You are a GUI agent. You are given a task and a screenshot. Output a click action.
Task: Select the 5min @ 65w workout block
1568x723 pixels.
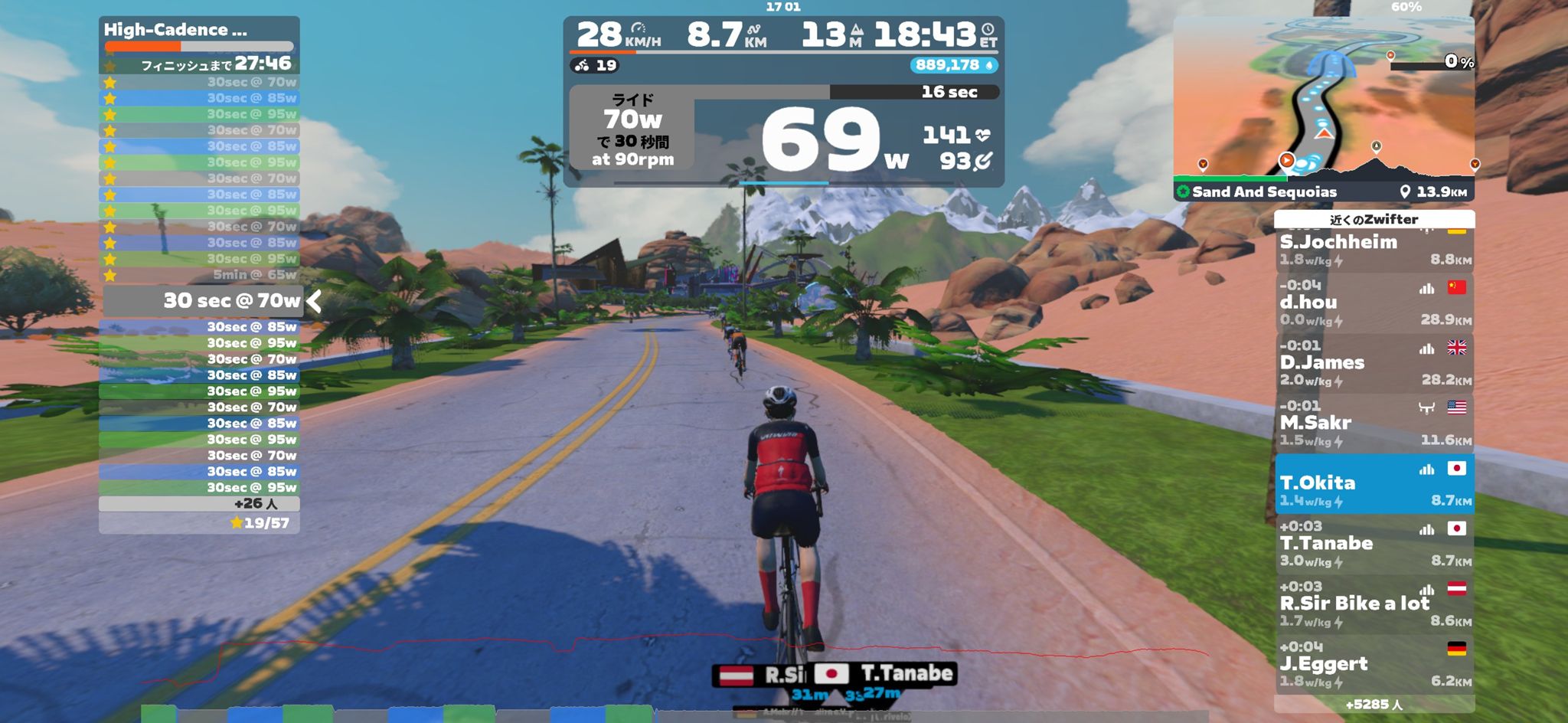pos(199,275)
